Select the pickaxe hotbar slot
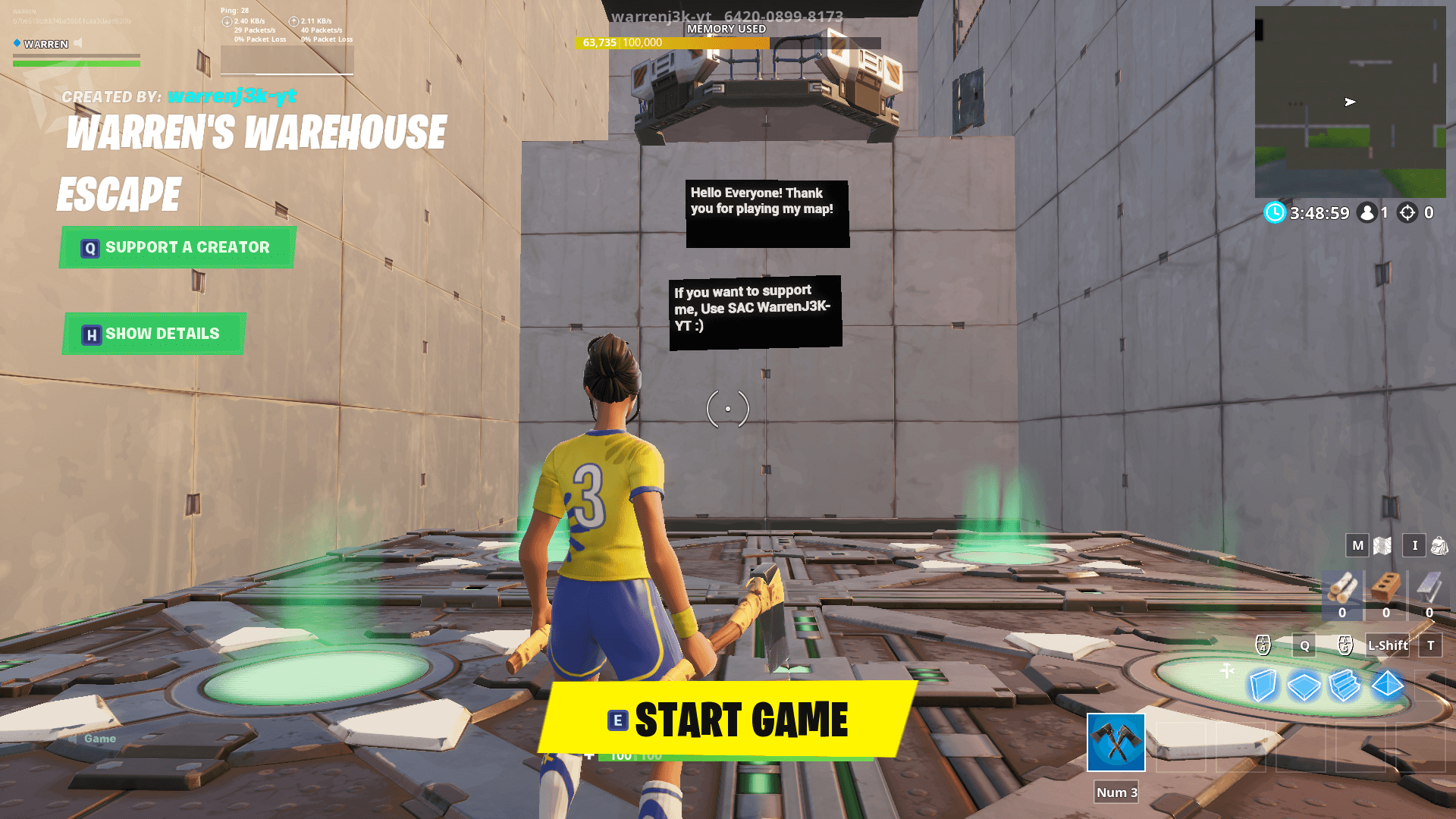The width and height of the screenshot is (1456, 819). click(1116, 742)
